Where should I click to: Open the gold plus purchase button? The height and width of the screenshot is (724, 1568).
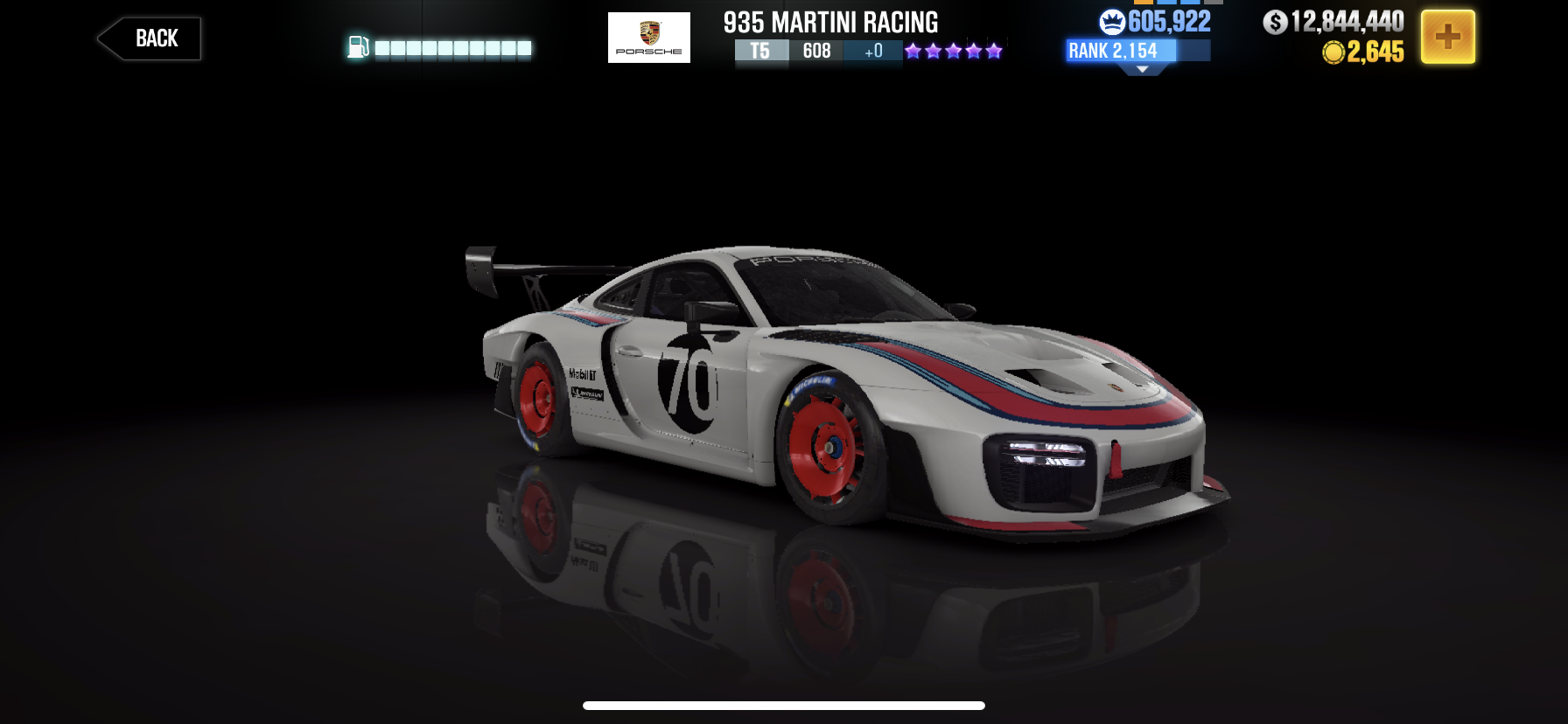coord(1448,37)
